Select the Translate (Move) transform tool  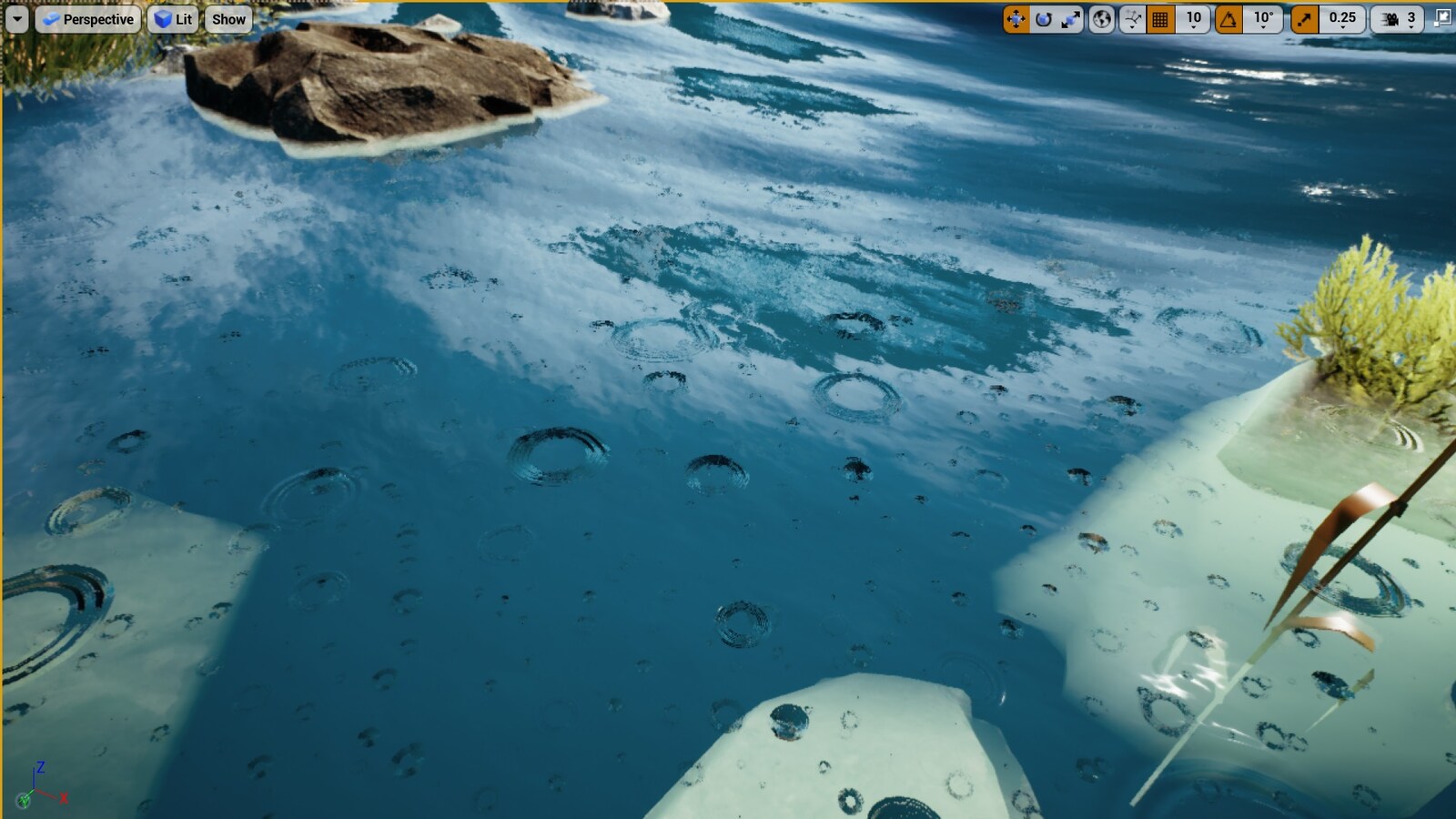pos(1016,18)
